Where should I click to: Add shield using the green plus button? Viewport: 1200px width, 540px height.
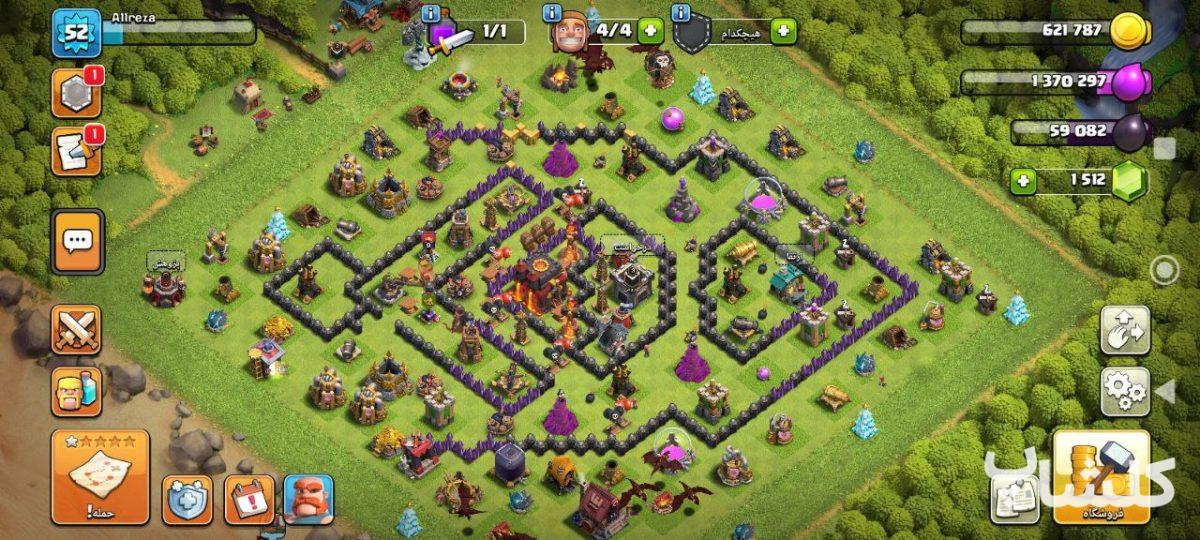pos(783,31)
